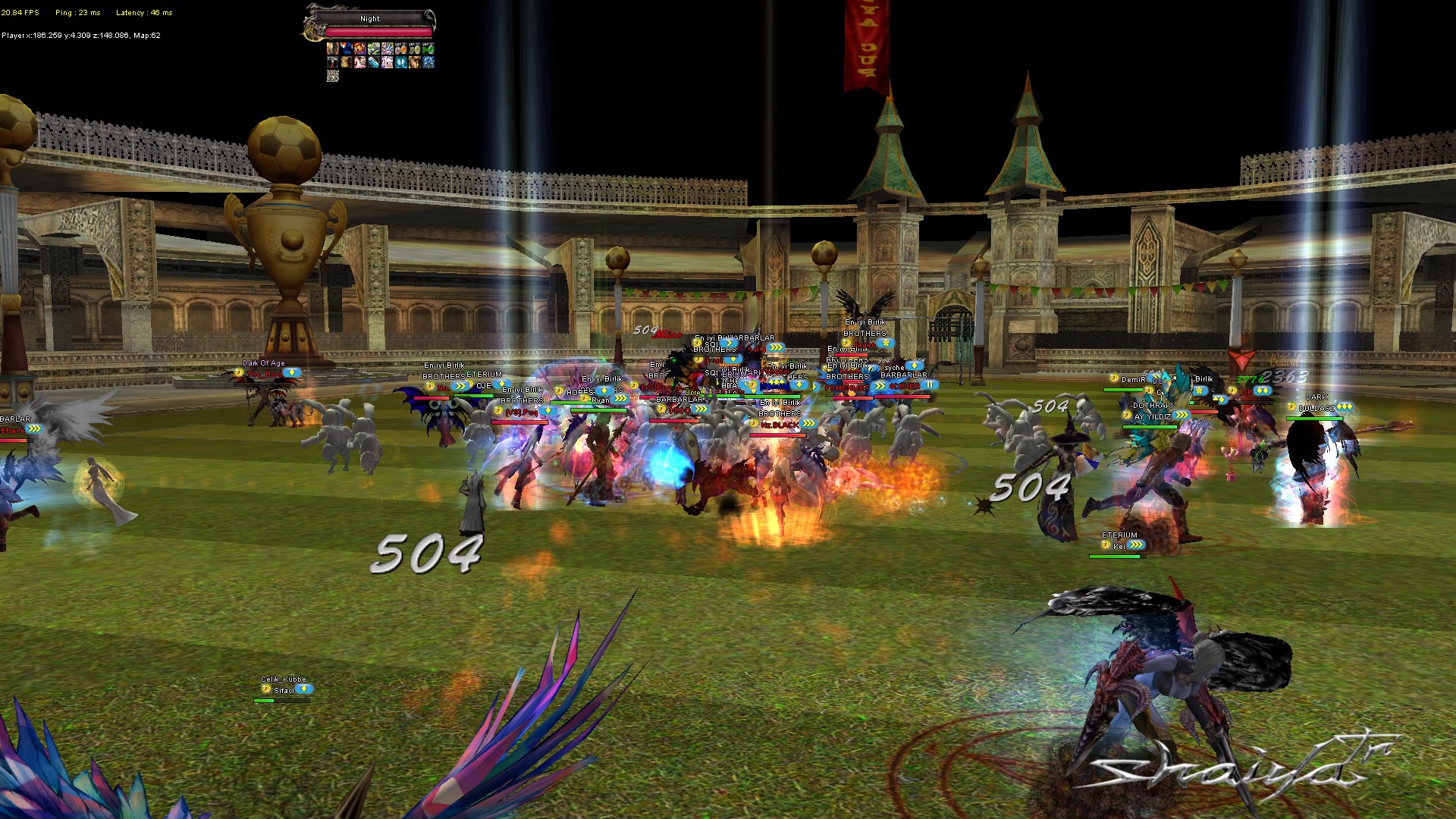Image resolution: width=1456 pixels, height=819 pixels.
Task: Target the player nameplate AY_YILDIZ
Action: [1153, 416]
